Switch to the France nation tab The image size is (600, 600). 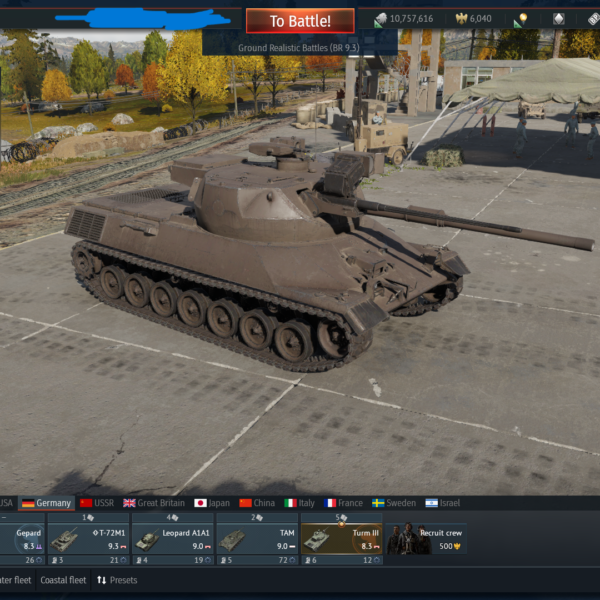[x=343, y=503]
